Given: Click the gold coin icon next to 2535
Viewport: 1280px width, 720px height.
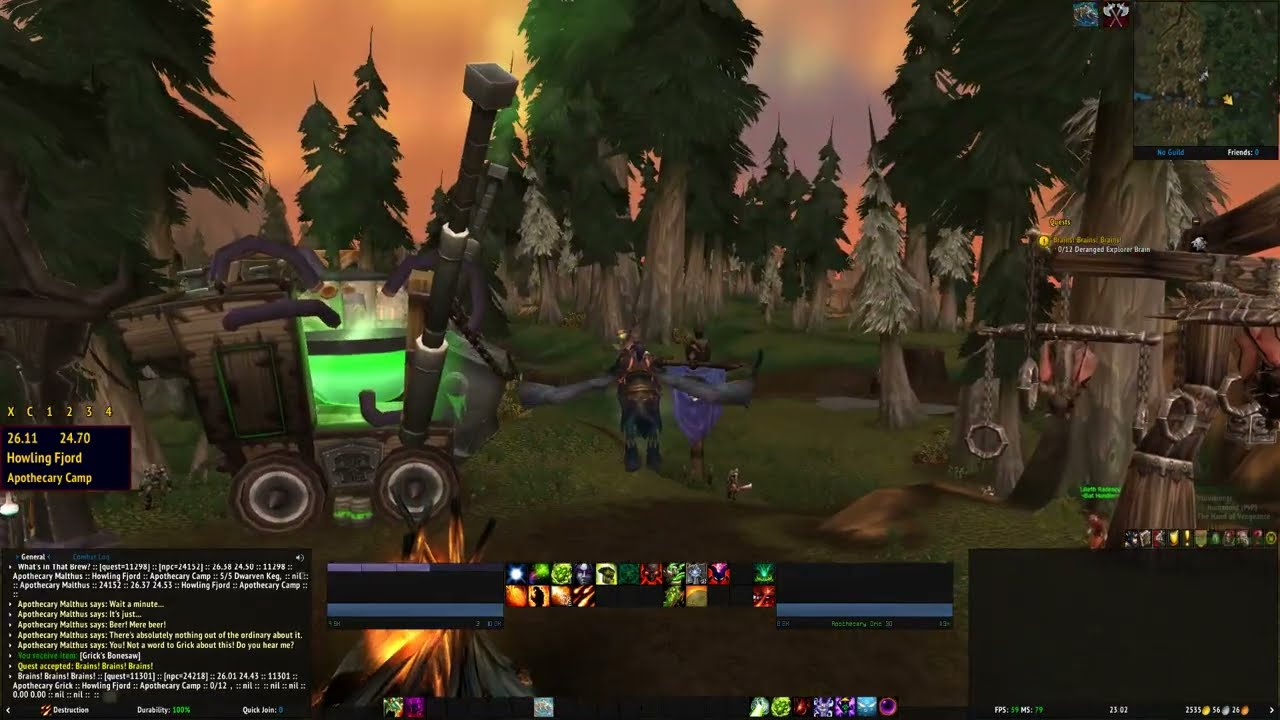Looking at the screenshot, I should (x=1206, y=710).
